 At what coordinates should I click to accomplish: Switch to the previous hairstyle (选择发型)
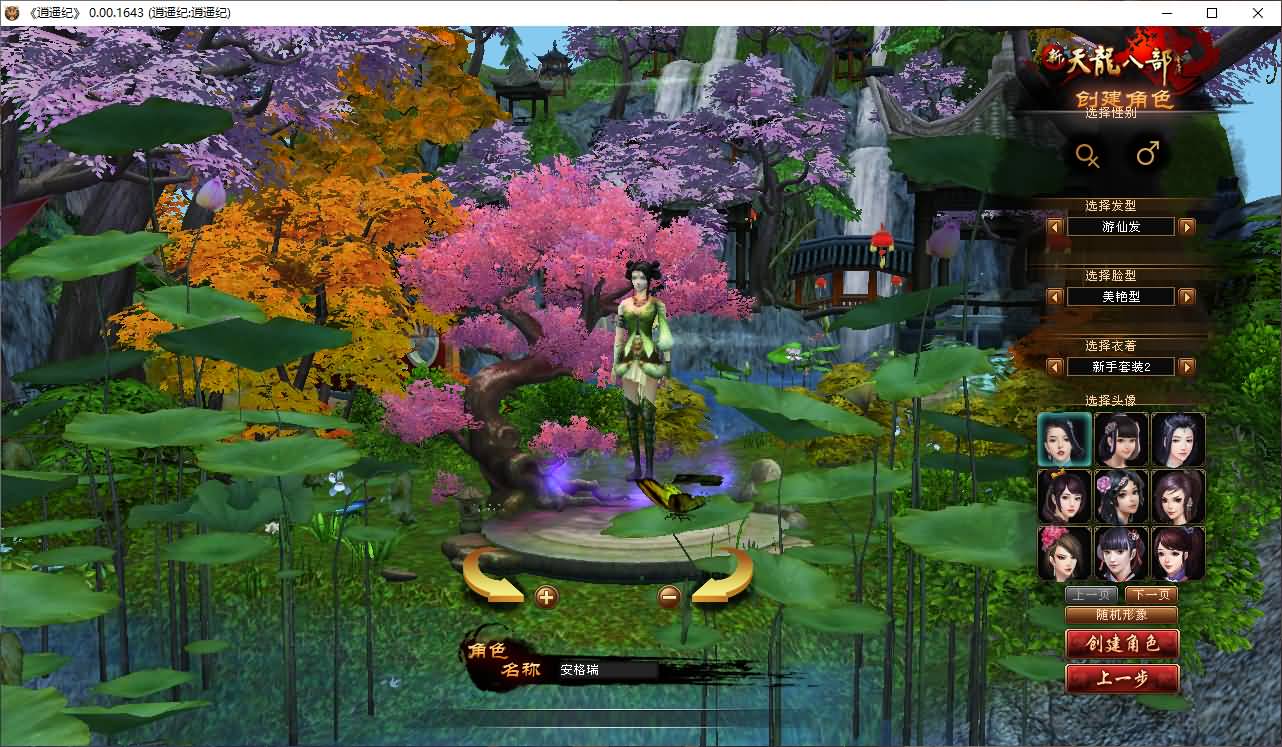[1055, 227]
